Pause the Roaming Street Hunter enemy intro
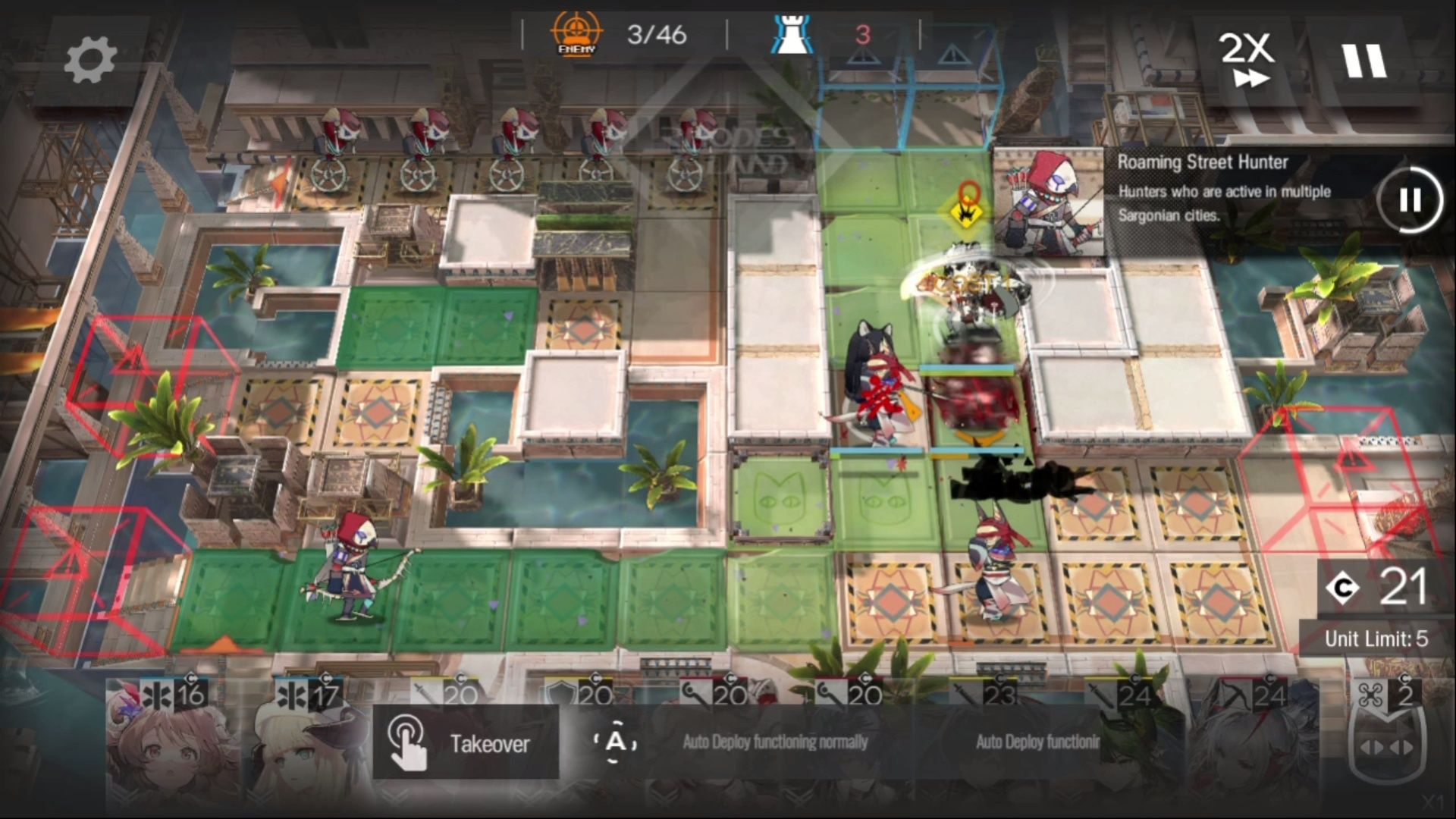1456x819 pixels. click(1410, 200)
